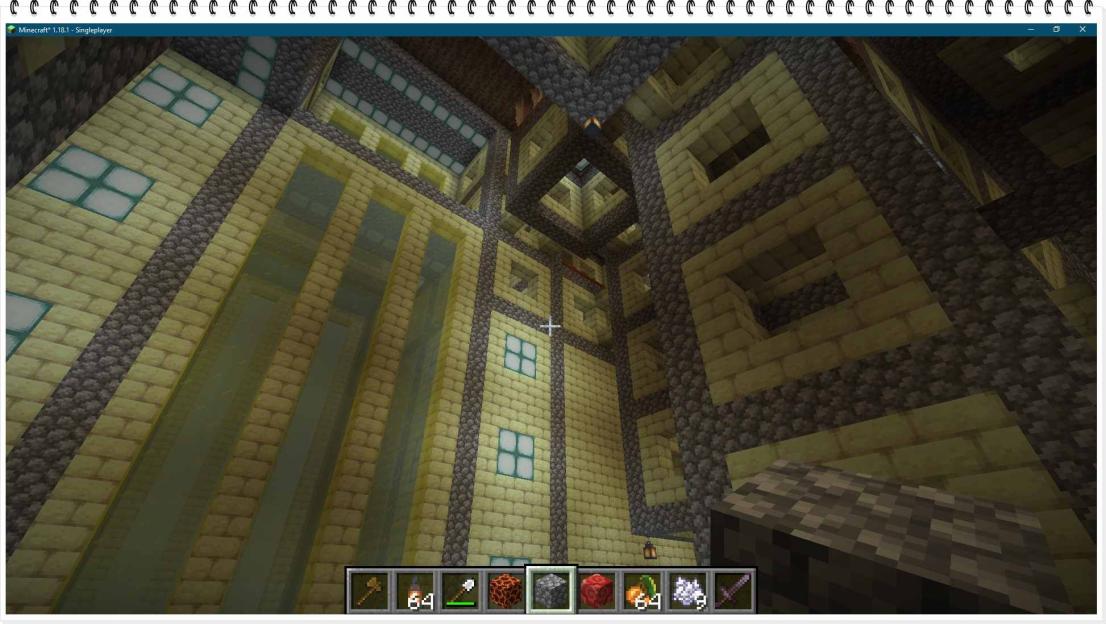This screenshot has height=624, width=1106.
Task: Select the wooden axe hotbar slot
Action: click(x=369, y=591)
